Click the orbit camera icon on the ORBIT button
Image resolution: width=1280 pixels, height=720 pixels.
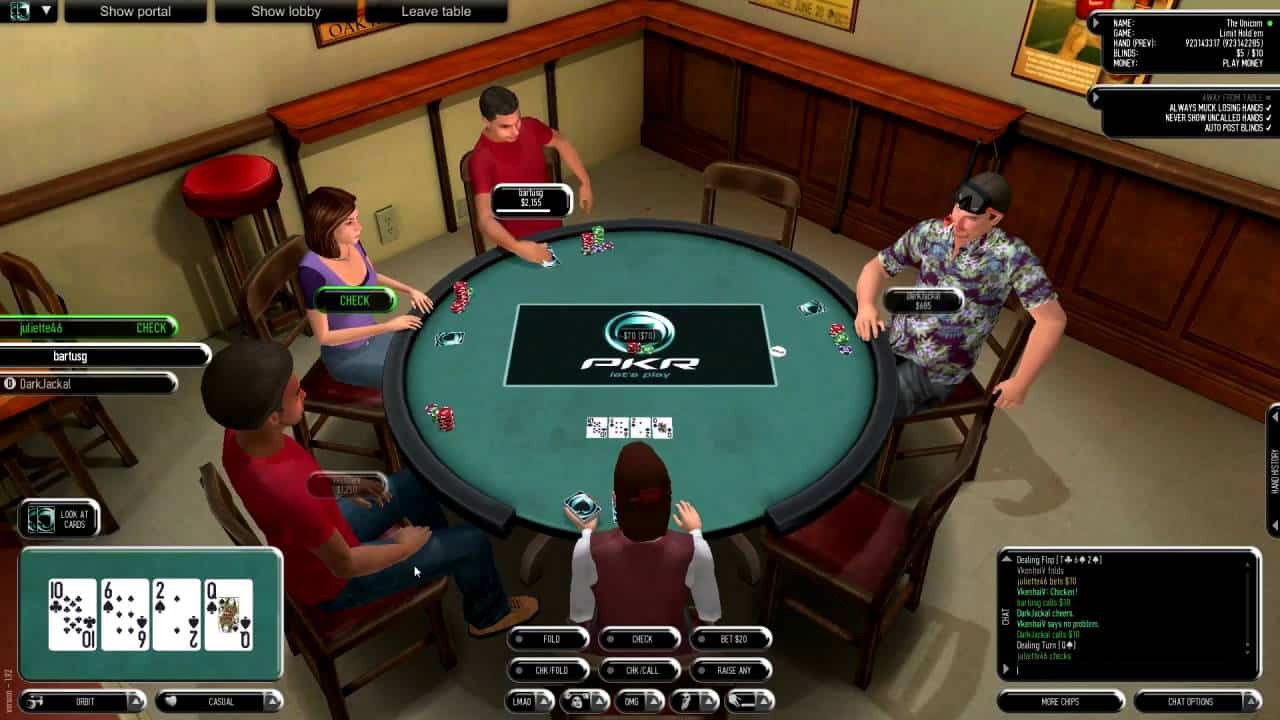click(35, 703)
